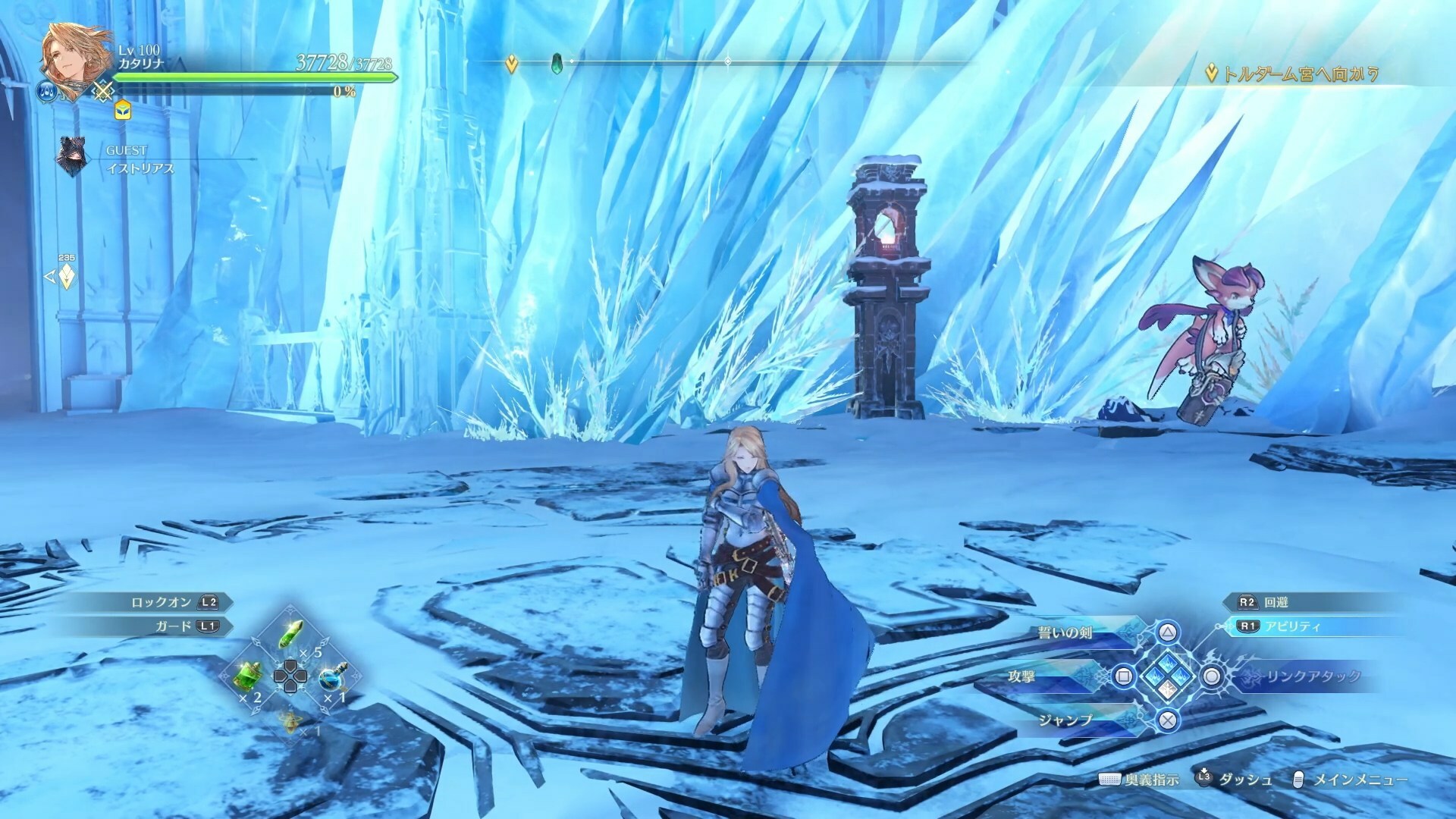Open the アビリティ ability palette

[x=1280, y=626]
